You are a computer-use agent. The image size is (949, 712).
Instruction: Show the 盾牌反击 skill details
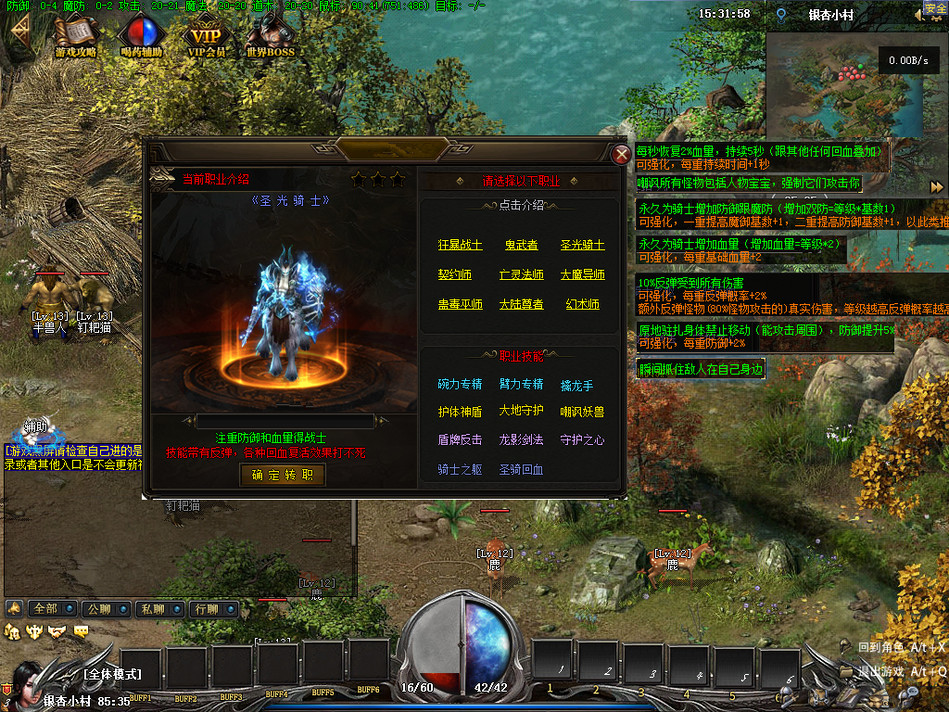click(460, 440)
